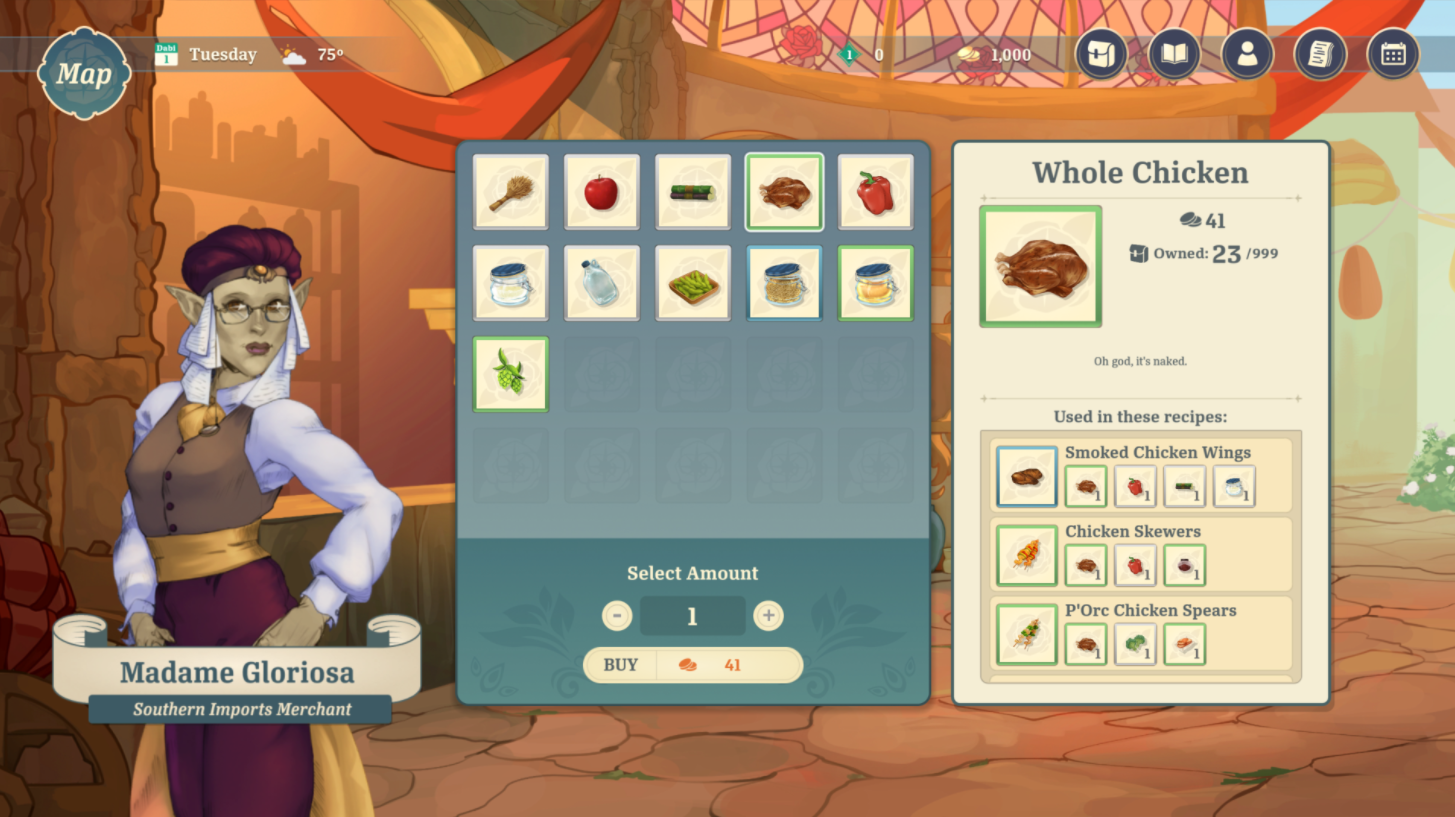Select the wheat bundle shop item
1455x817 pixels.
(x=510, y=192)
